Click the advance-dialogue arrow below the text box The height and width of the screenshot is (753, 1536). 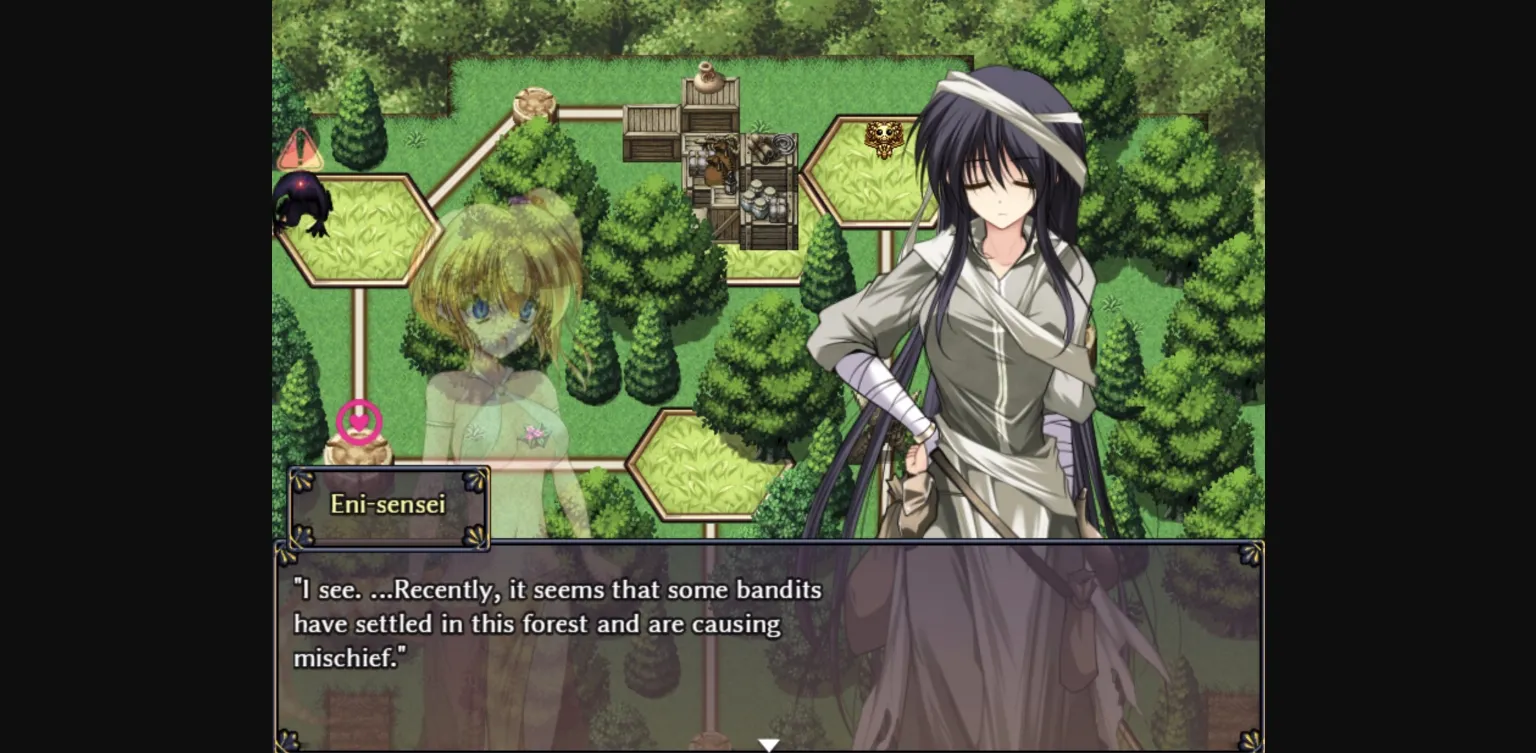pos(768,744)
